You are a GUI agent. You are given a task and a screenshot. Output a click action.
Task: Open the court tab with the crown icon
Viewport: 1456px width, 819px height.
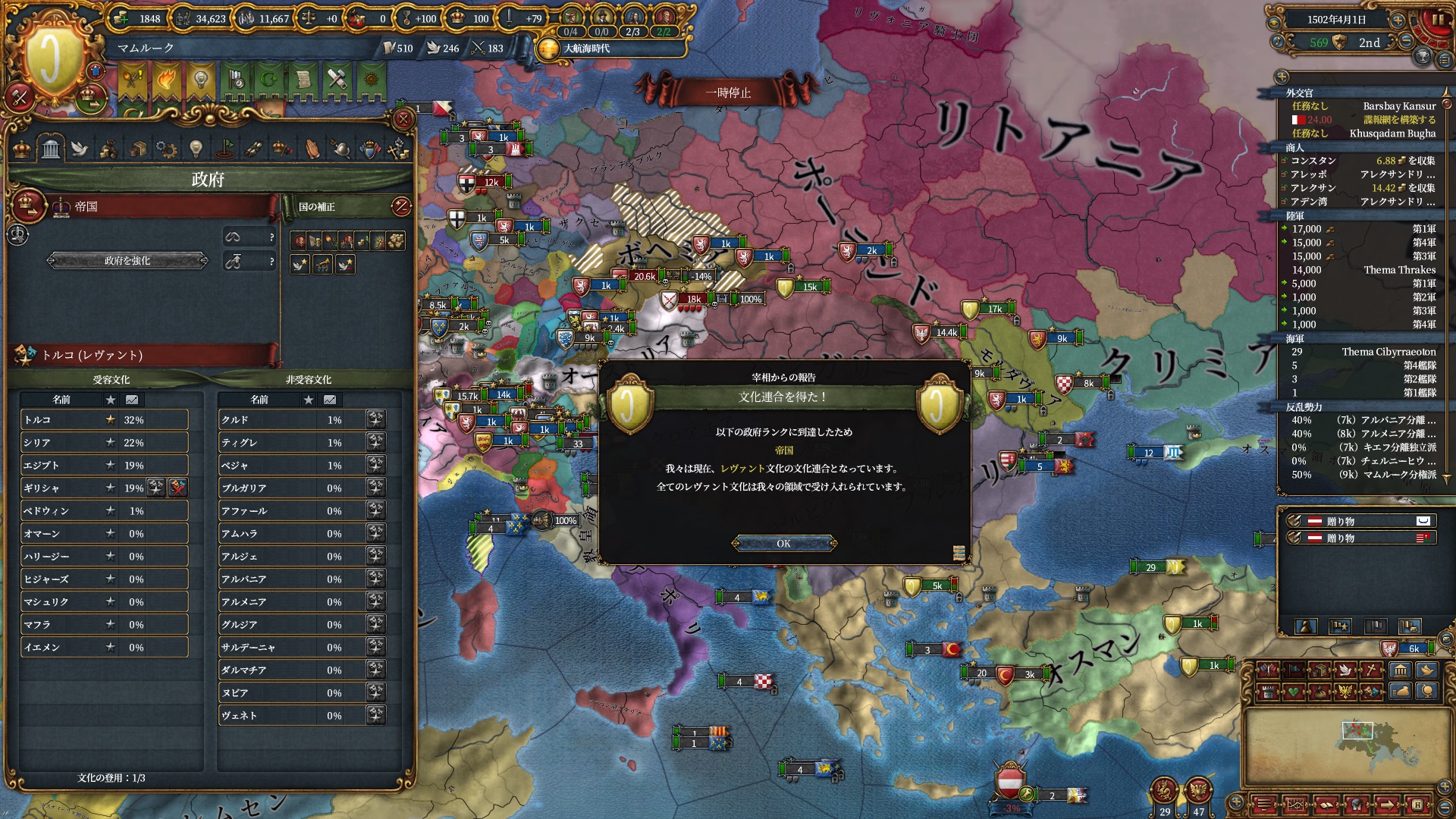[x=22, y=149]
